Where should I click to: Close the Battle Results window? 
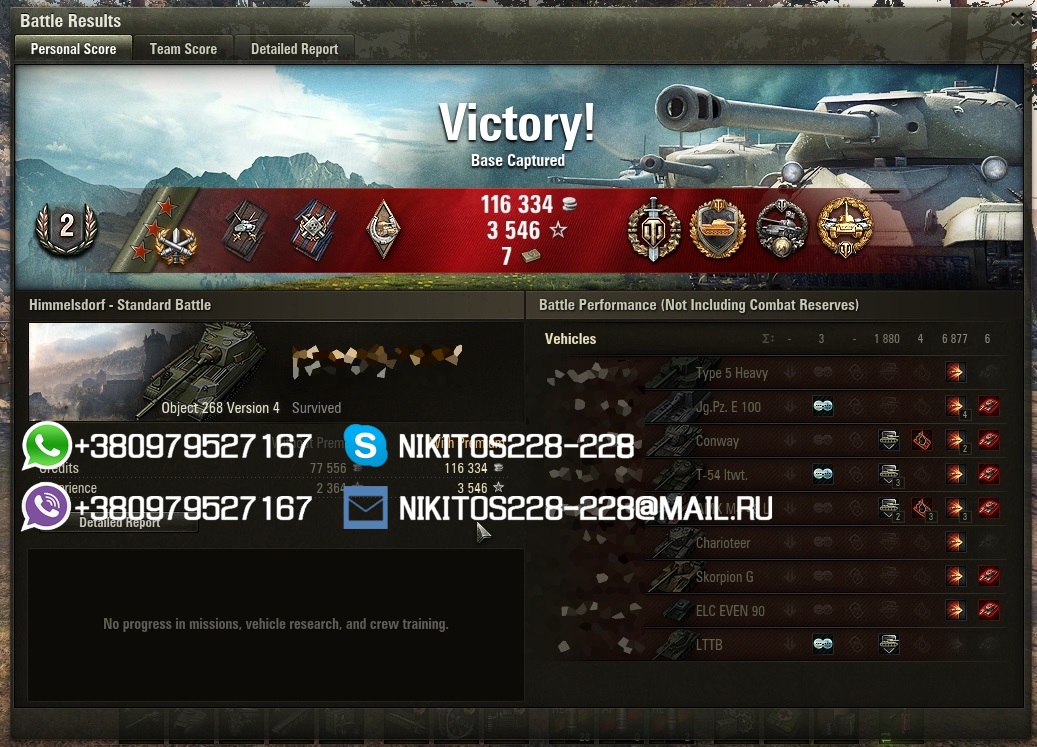click(x=1017, y=19)
